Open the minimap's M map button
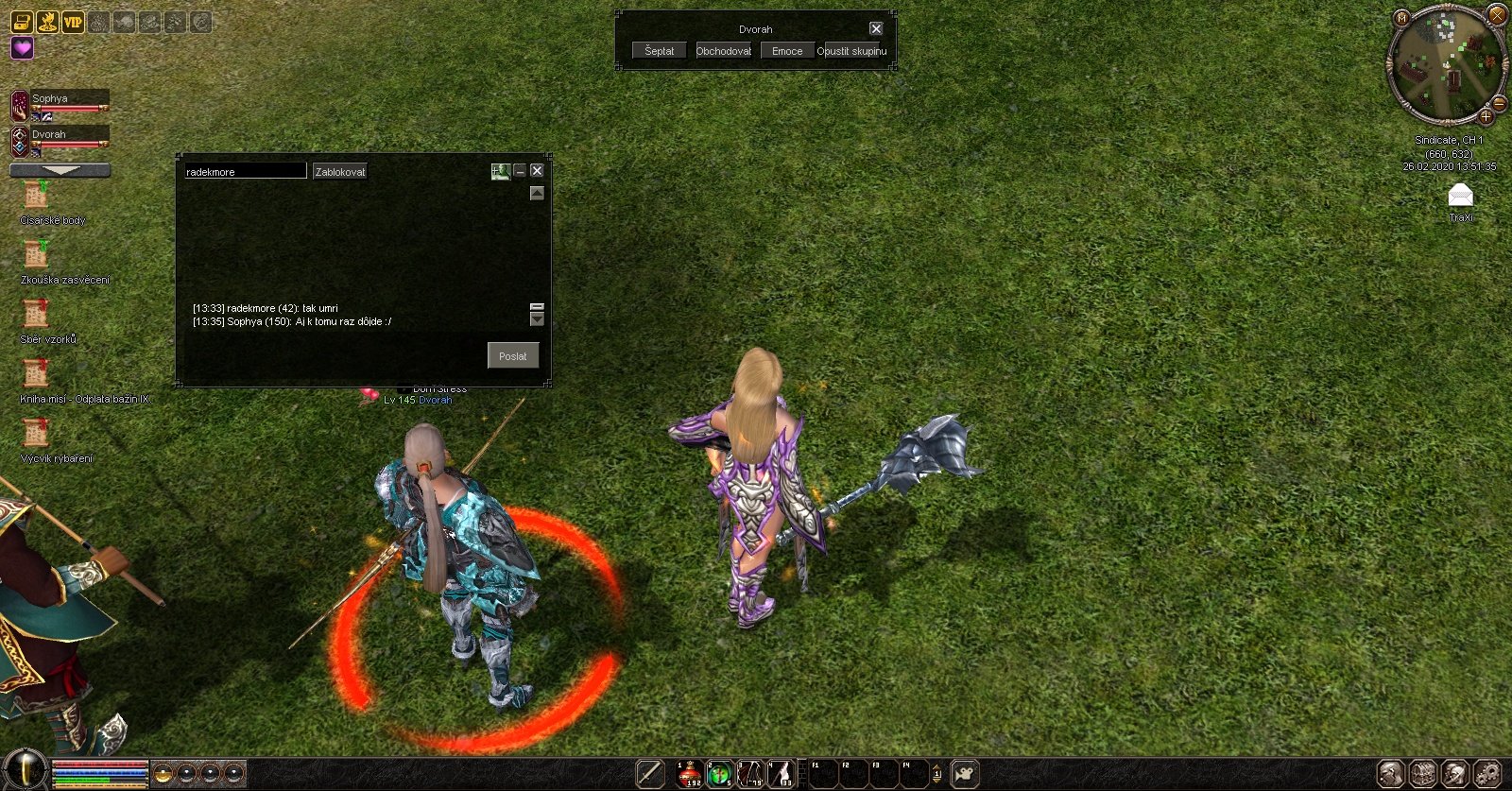Screen dimensions: 1512x791 pyautogui.click(x=1401, y=17)
